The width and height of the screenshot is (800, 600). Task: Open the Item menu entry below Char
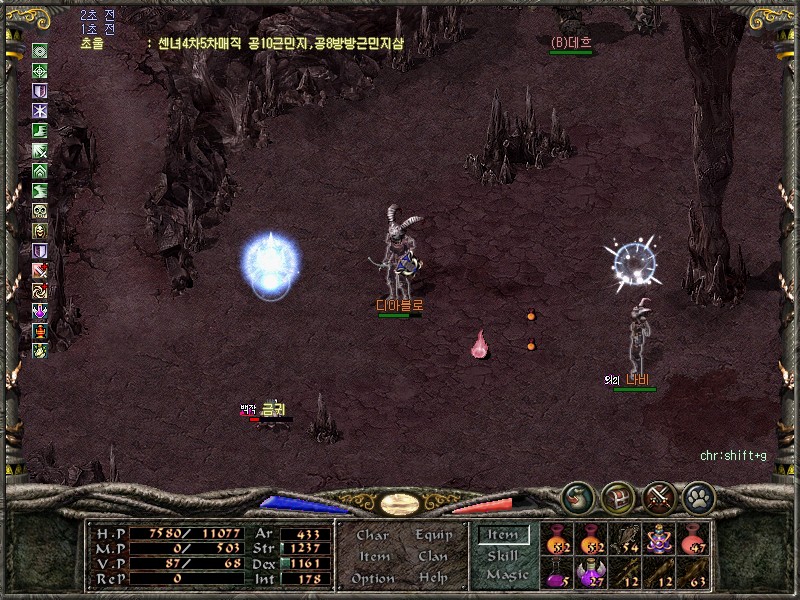pos(373,557)
